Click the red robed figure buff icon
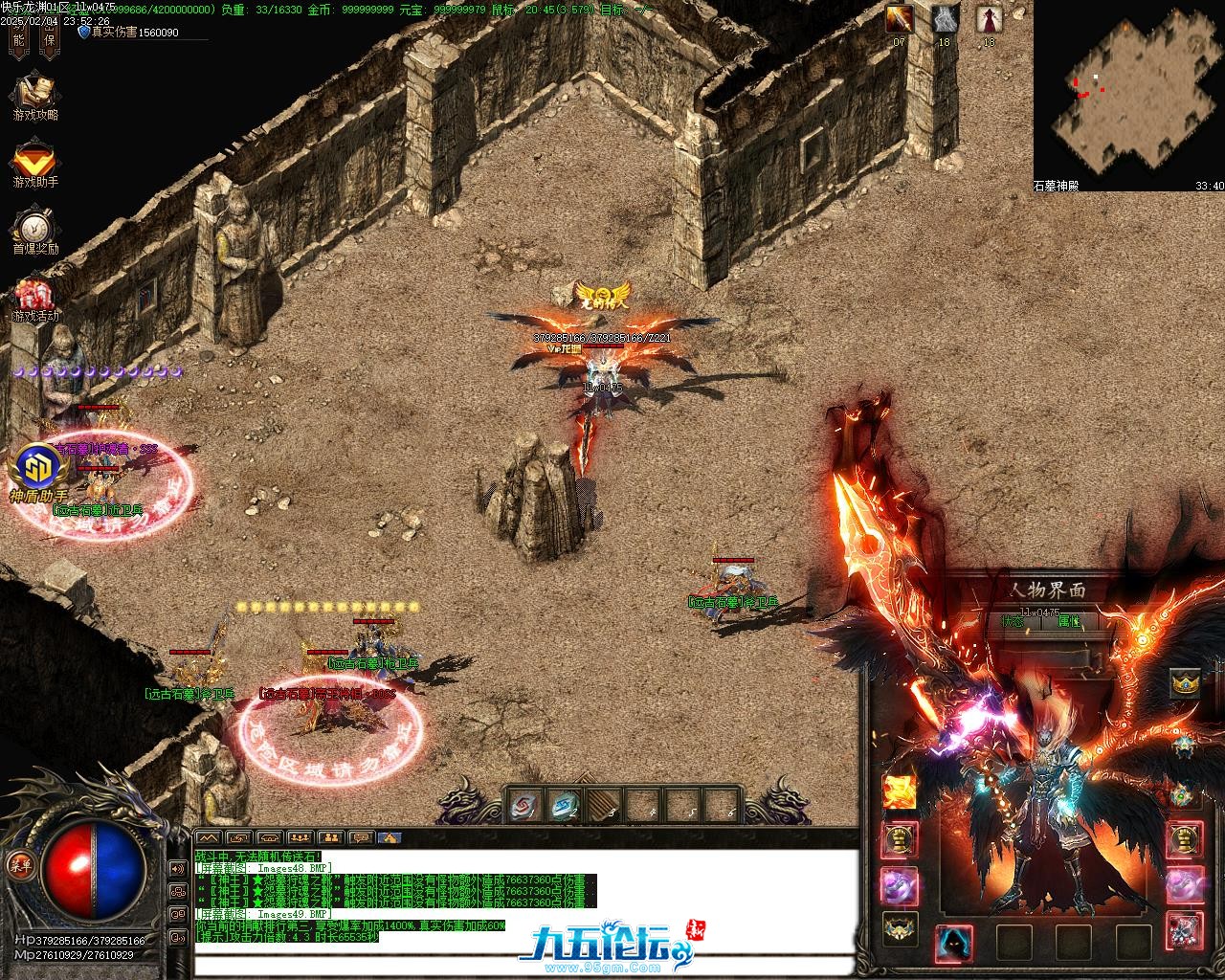This screenshot has width=1225, height=980. pyautogui.click(x=989, y=19)
